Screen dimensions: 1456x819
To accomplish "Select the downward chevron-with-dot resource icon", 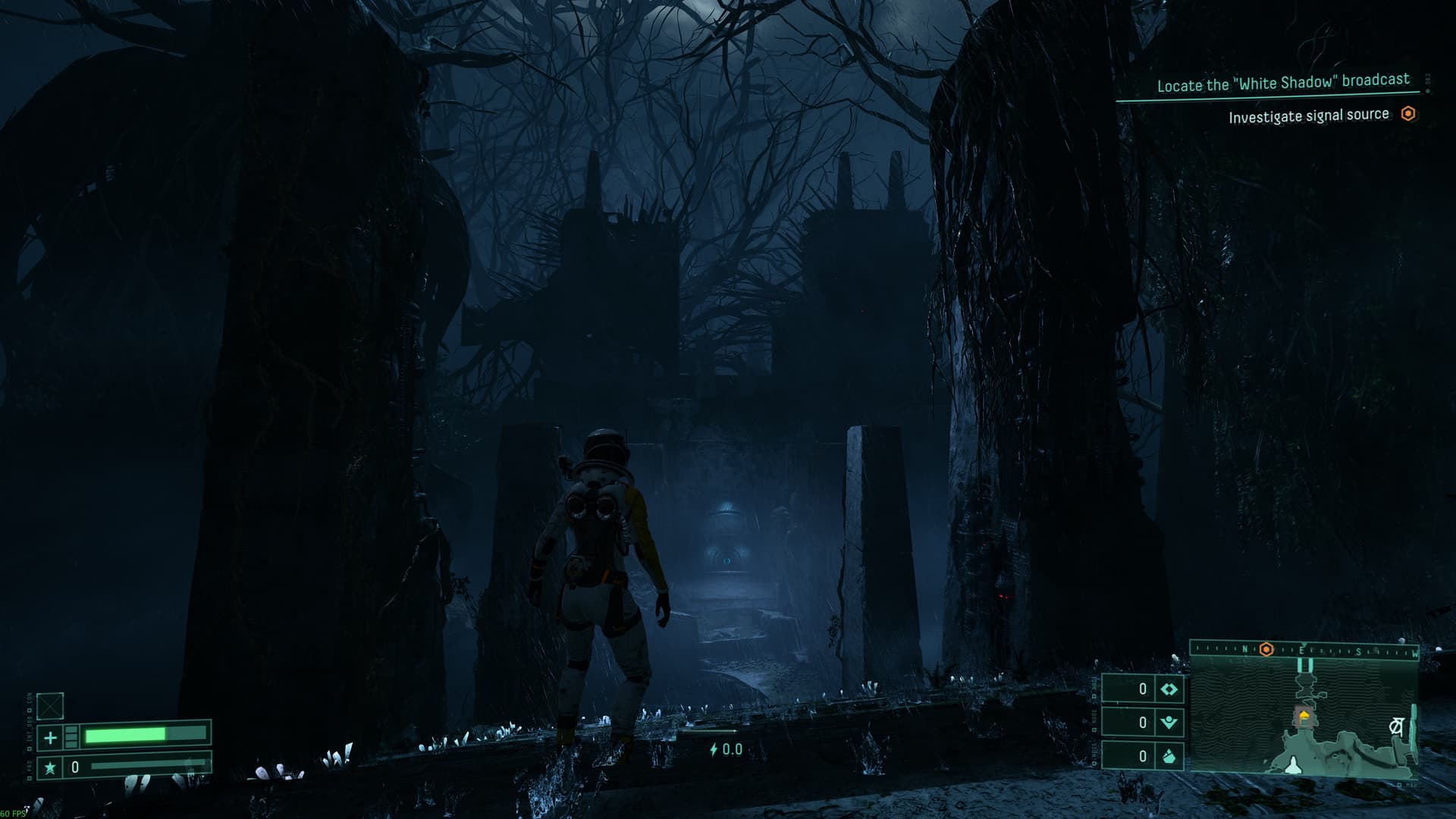I will pyautogui.click(x=1169, y=723).
